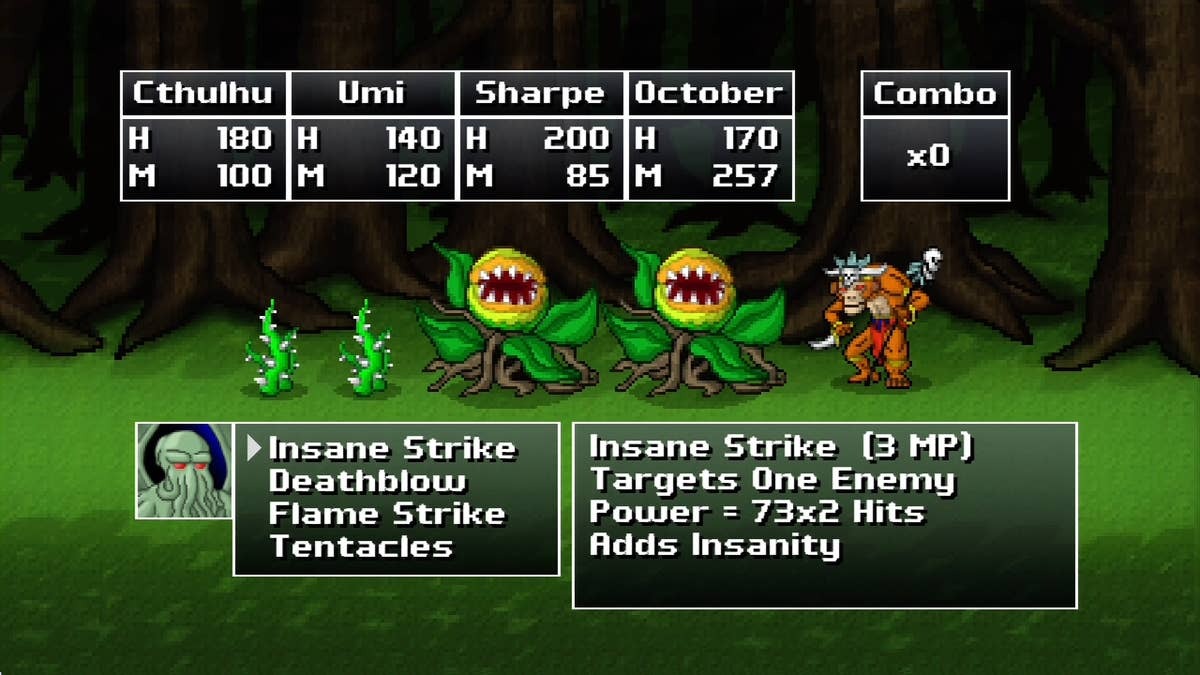The width and height of the screenshot is (1200, 675).
Task: Select Cthulhu's party status panel
Action: coord(204,136)
